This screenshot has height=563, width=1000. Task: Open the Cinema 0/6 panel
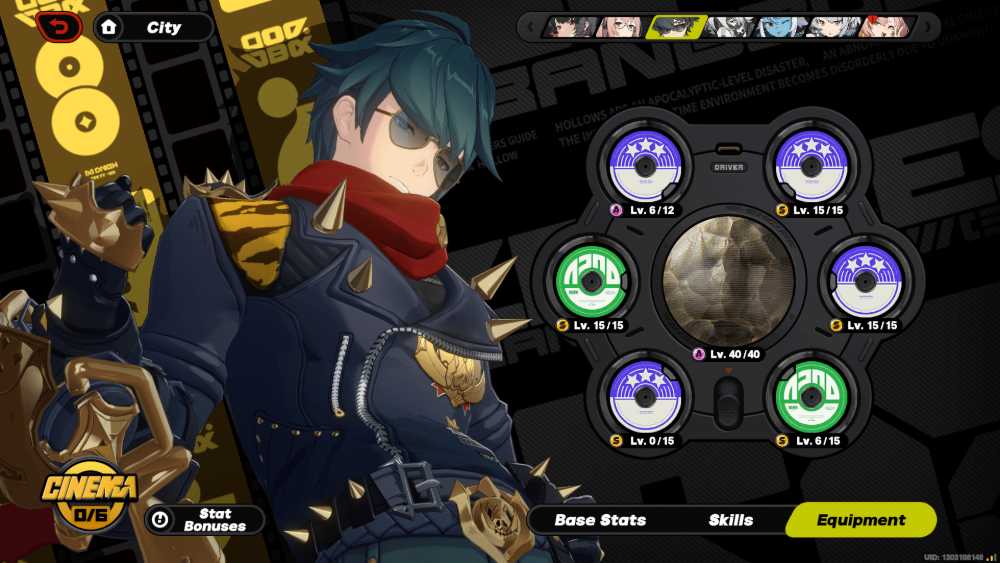[x=90, y=497]
